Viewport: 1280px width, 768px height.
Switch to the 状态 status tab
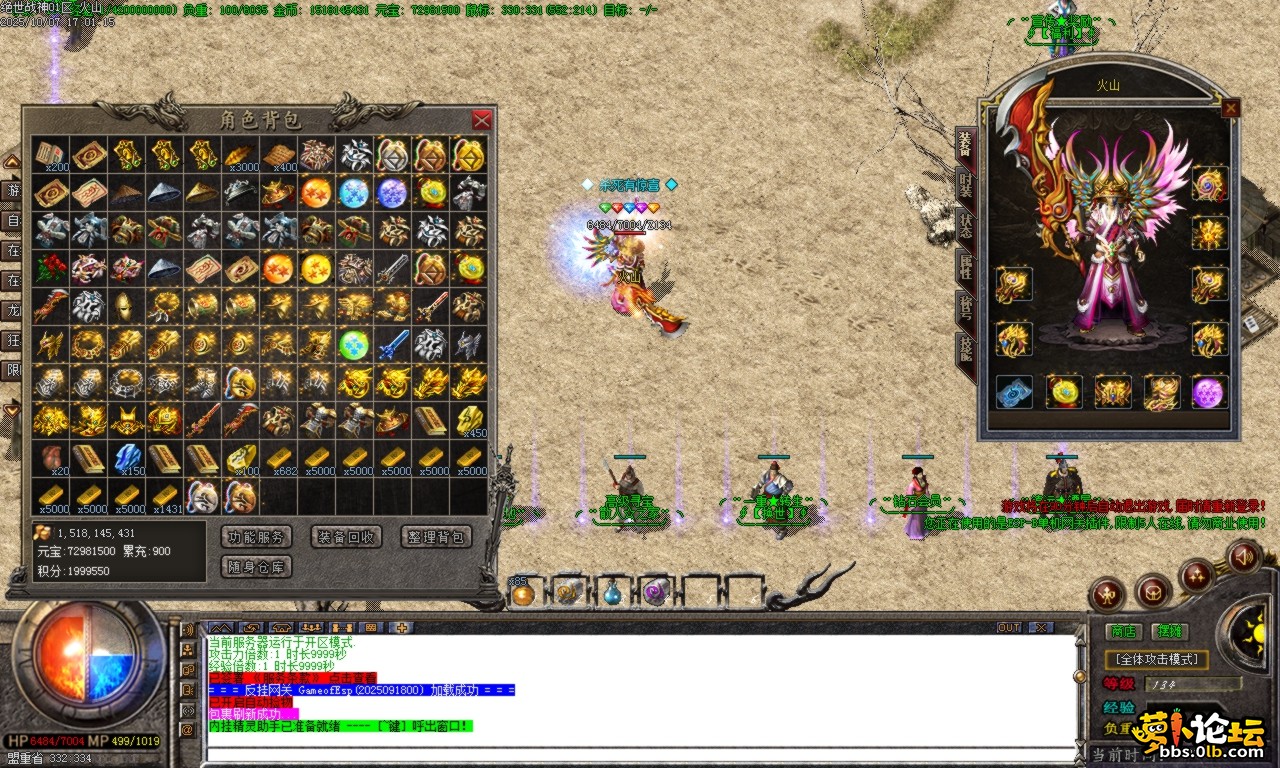pos(965,226)
